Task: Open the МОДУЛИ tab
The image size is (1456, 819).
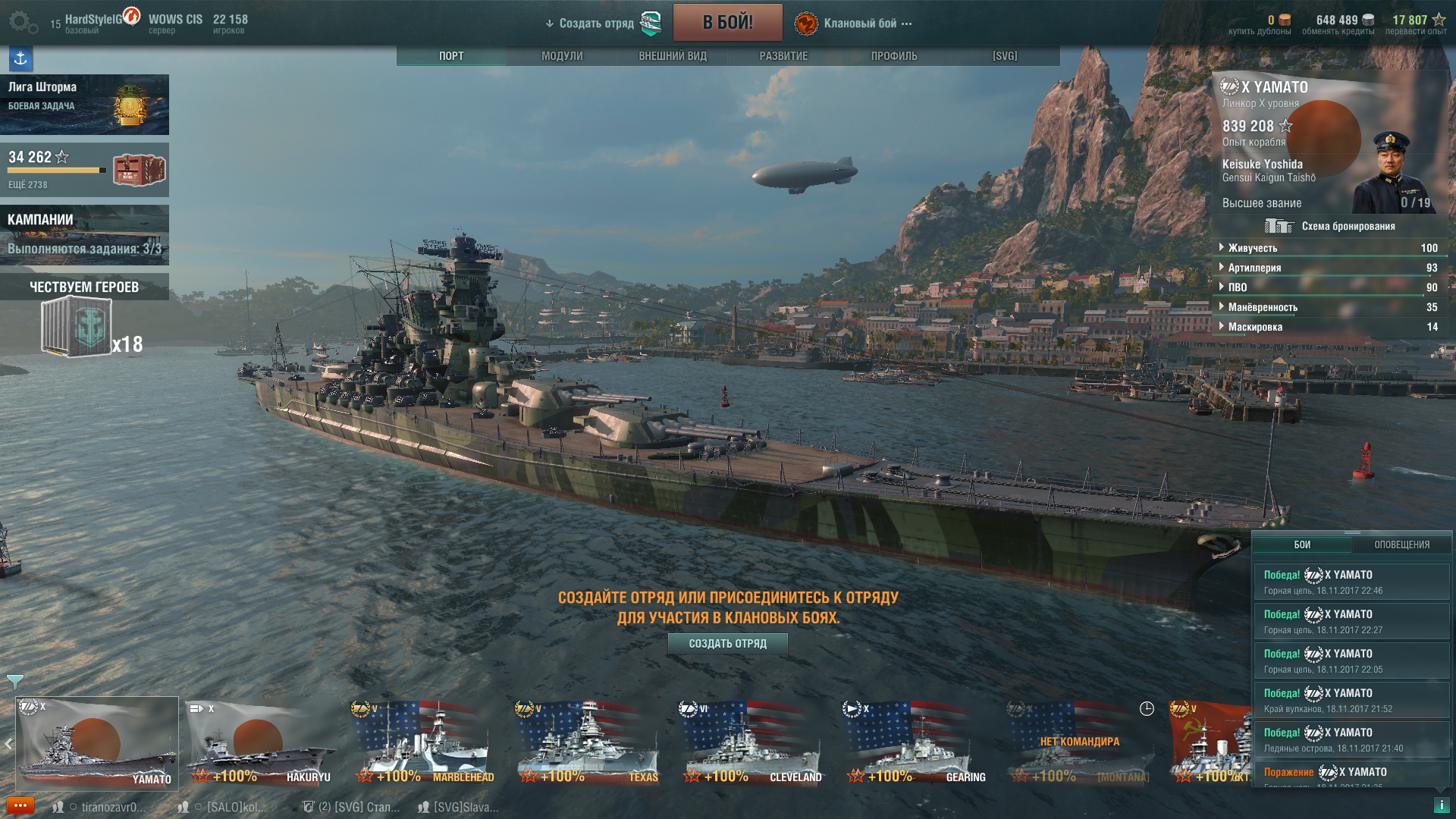Action: click(562, 56)
